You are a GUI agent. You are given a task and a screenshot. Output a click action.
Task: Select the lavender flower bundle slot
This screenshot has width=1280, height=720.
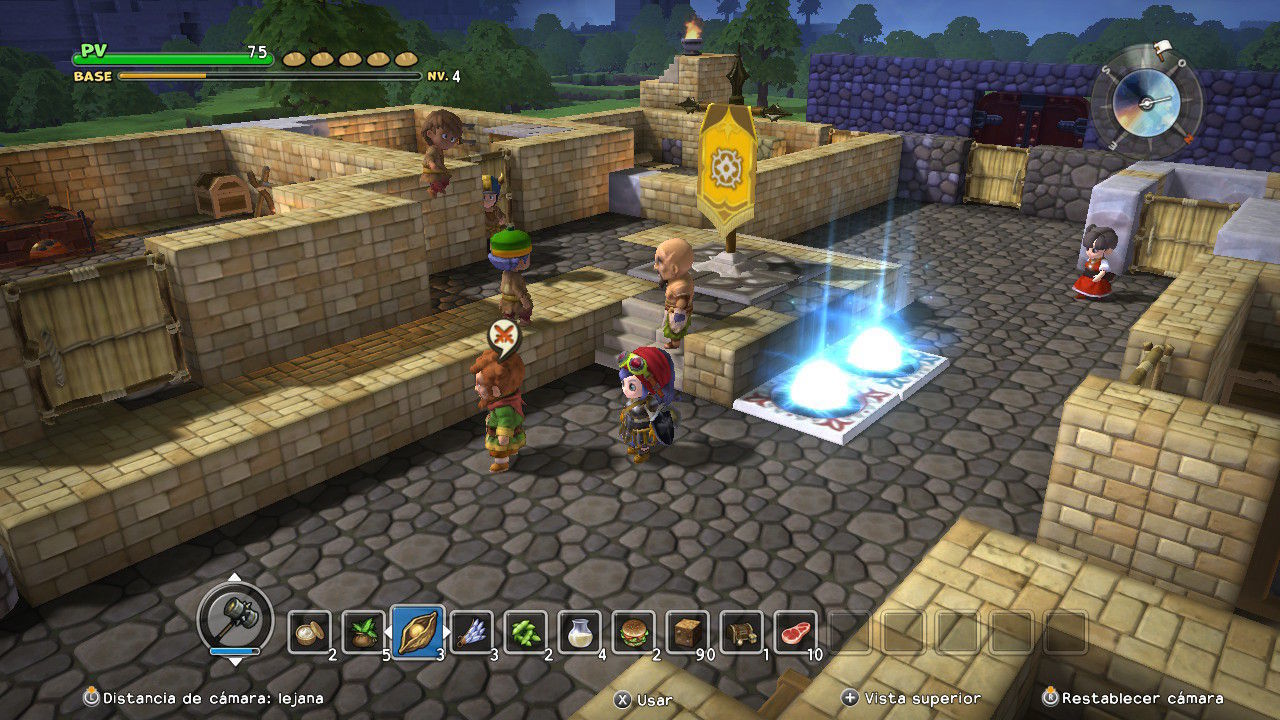tap(472, 632)
